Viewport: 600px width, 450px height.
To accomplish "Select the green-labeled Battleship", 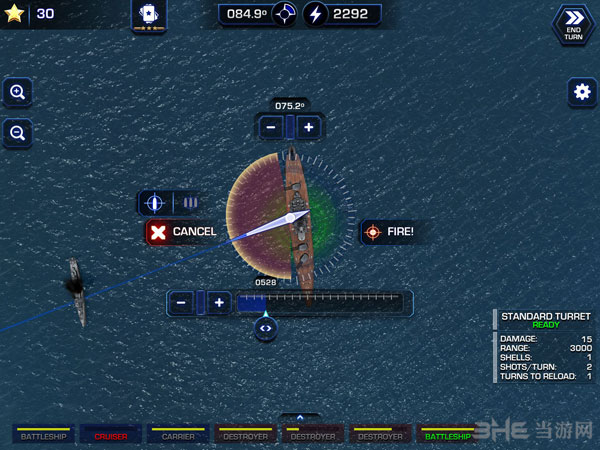I will coord(447,436).
